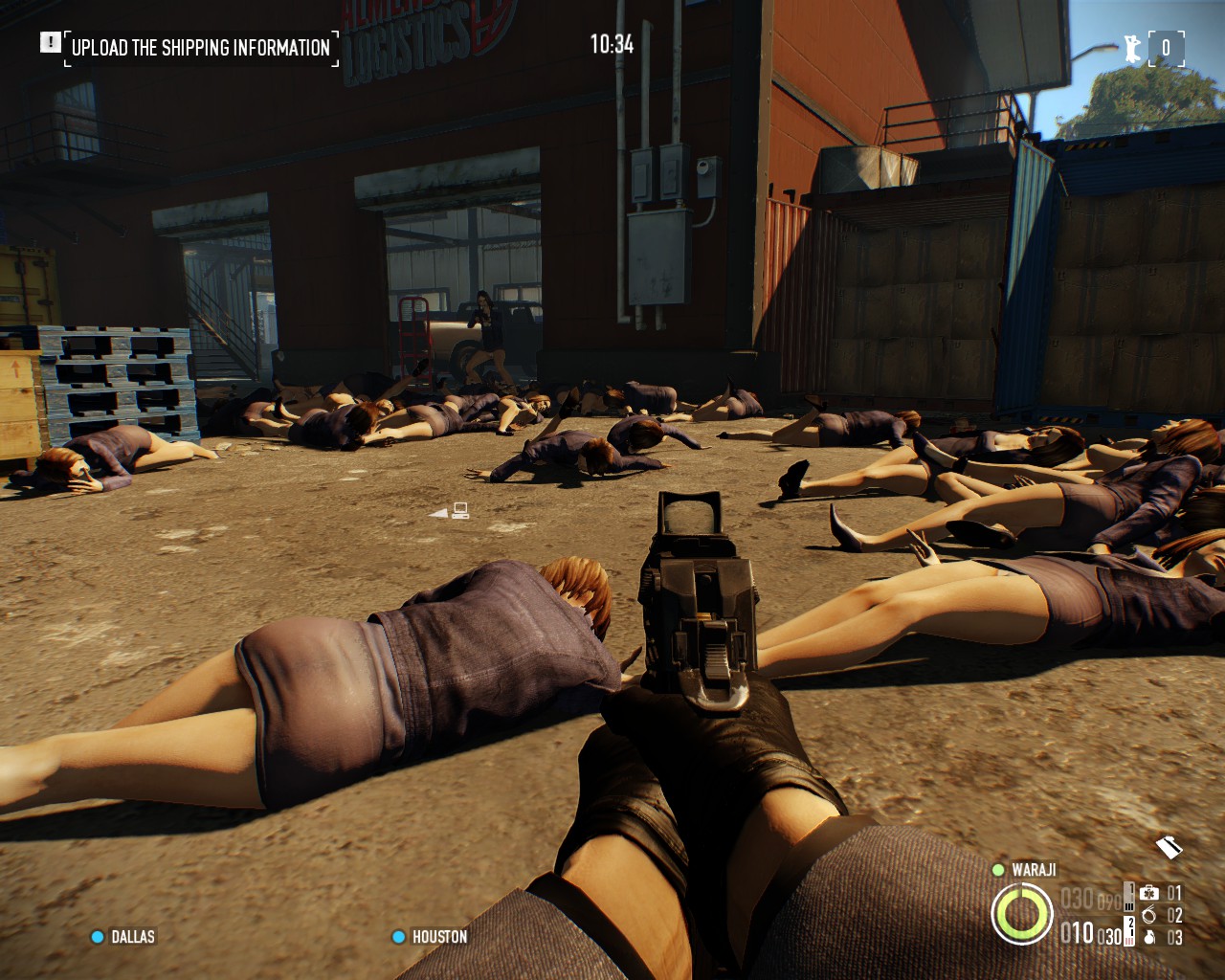1225x980 pixels.
Task: Click the Upload the Shipping Information objective tracker
Action: (x=201, y=47)
